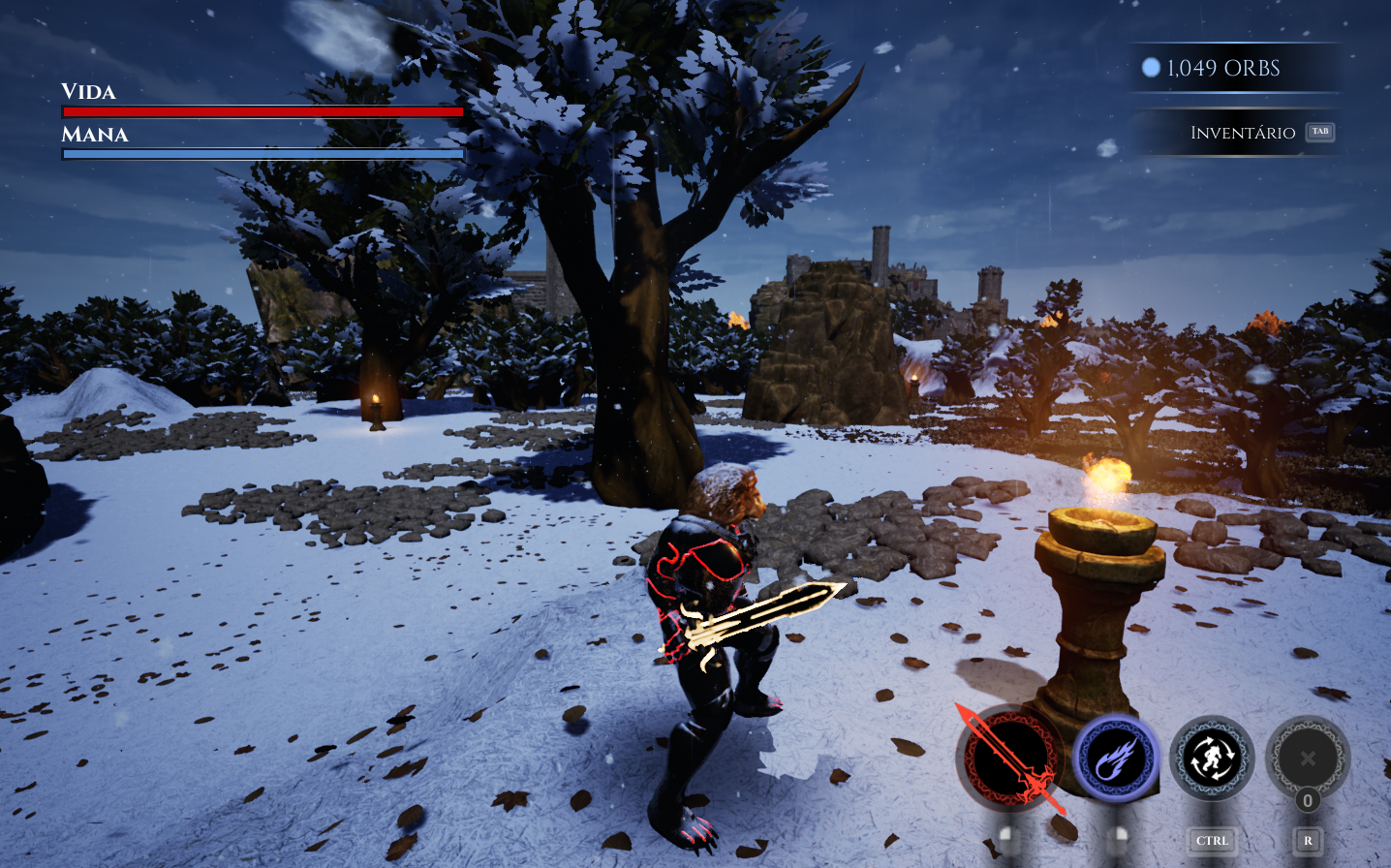Select the empty consumable slot with X
This screenshot has width=1391, height=868.
(x=1308, y=759)
